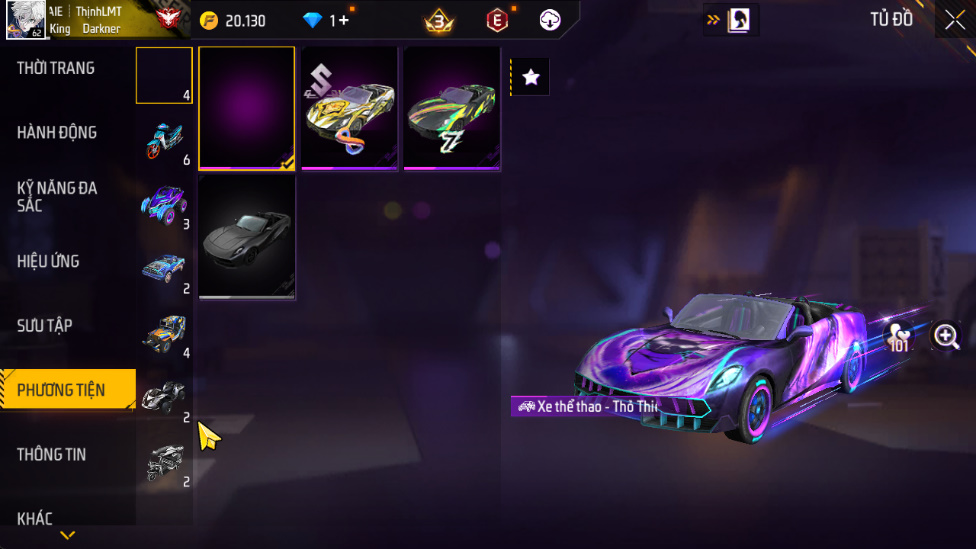The width and height of the screenshot is (976, 549).
Task: Add more diamonds with the plus button
Action: click(x=344, y=20)
